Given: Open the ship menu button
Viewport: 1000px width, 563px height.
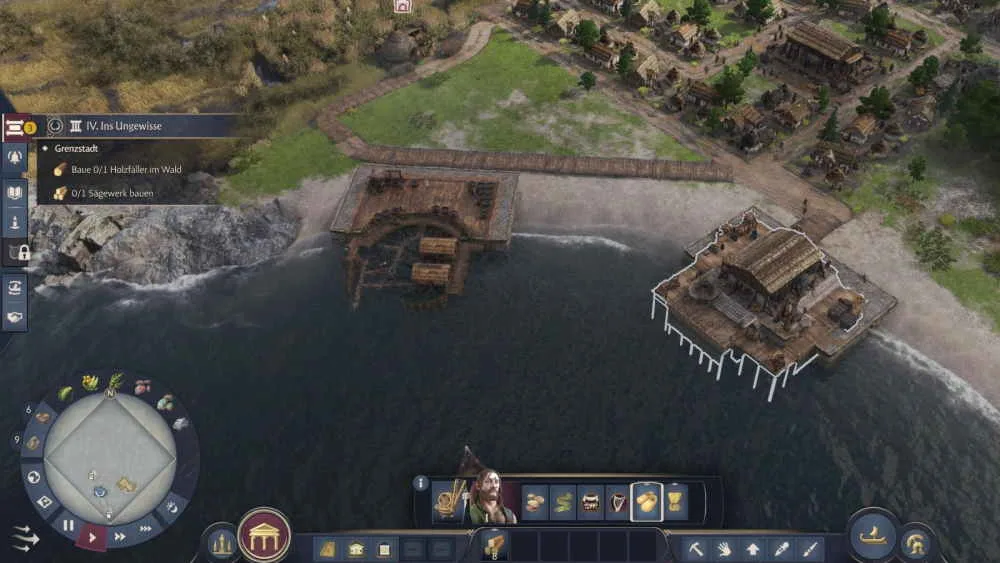Looking at the screenshot, I should pyautogui.click(x=872, y=532).
